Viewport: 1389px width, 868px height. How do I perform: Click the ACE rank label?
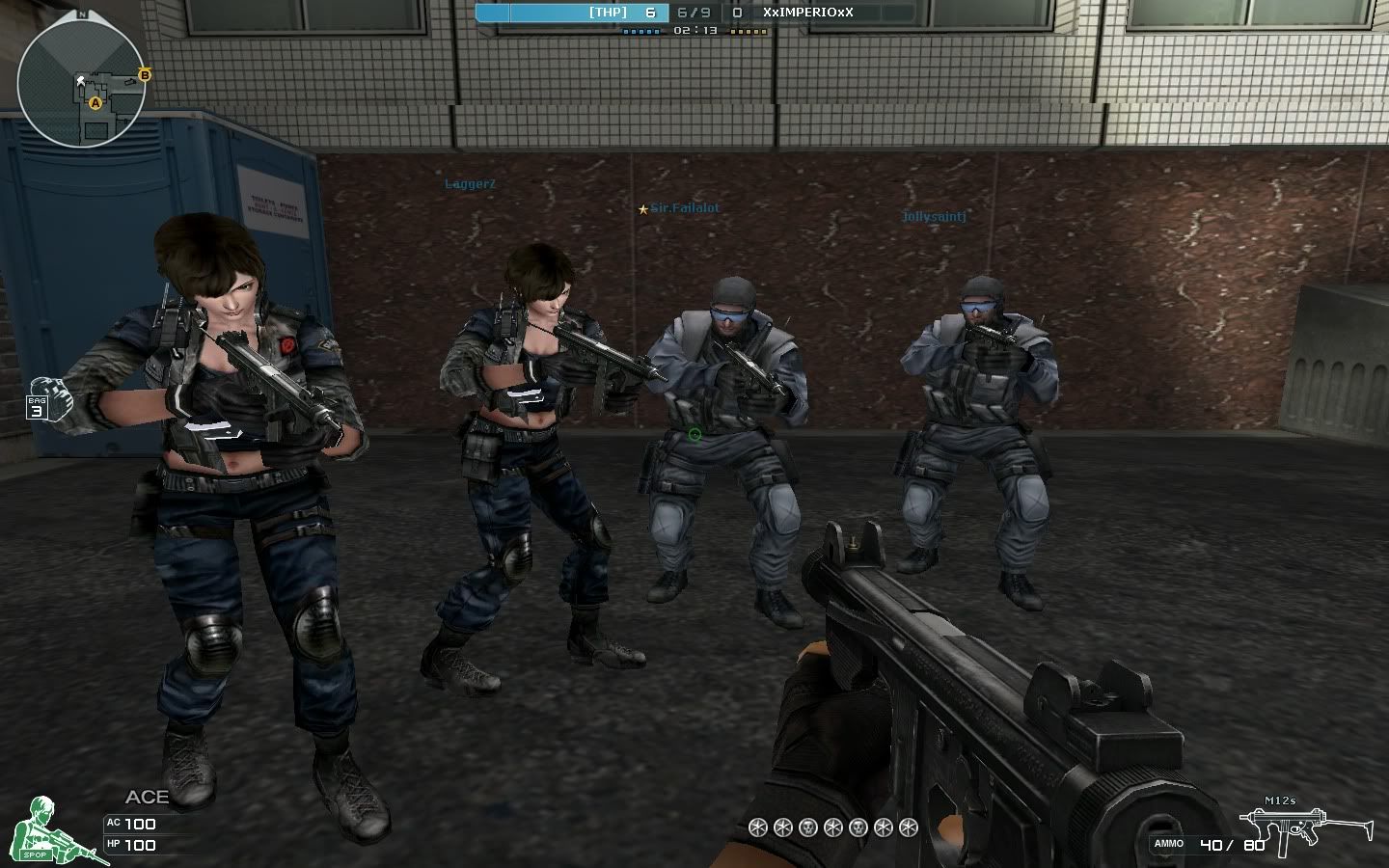coord(148,798)
